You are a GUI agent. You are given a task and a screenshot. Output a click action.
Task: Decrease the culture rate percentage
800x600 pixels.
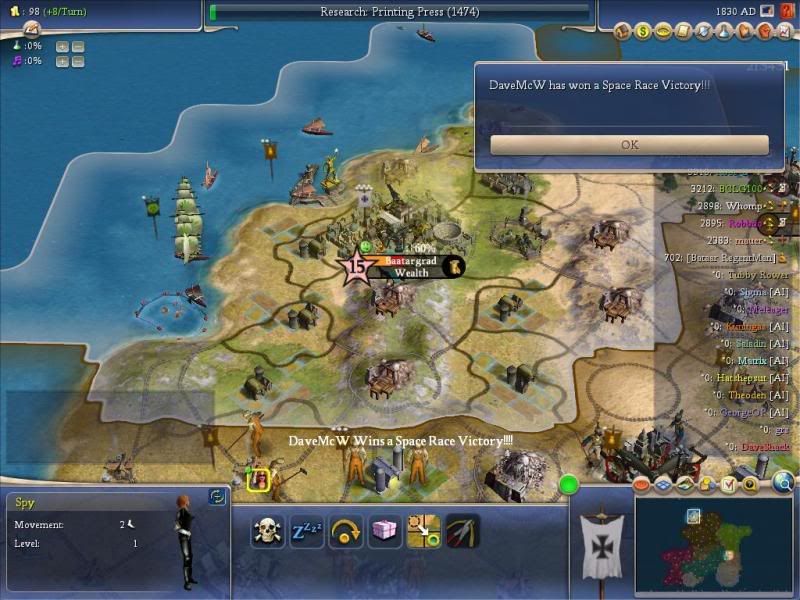pyautogui.click(x=78, y=61)
